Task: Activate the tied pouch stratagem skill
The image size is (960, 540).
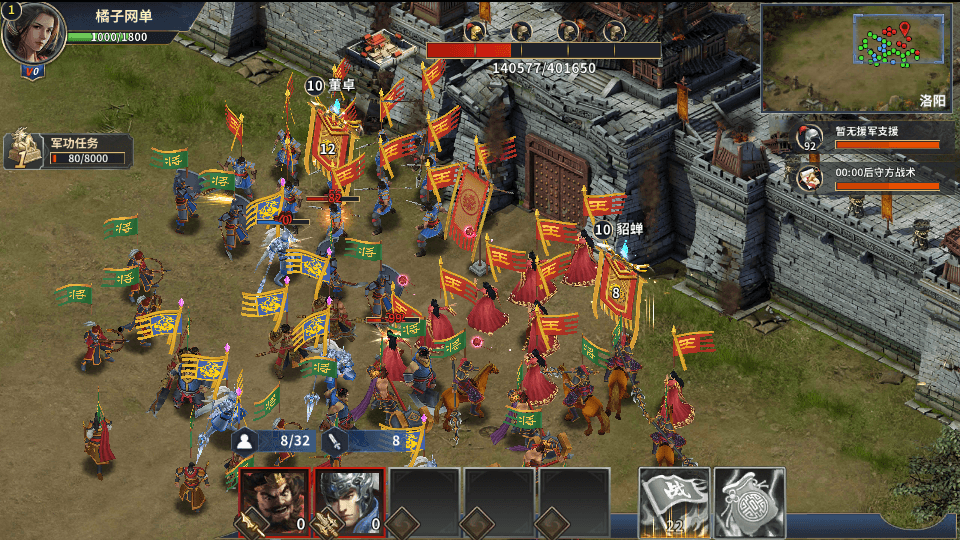Action: click(x=748, y=500)
